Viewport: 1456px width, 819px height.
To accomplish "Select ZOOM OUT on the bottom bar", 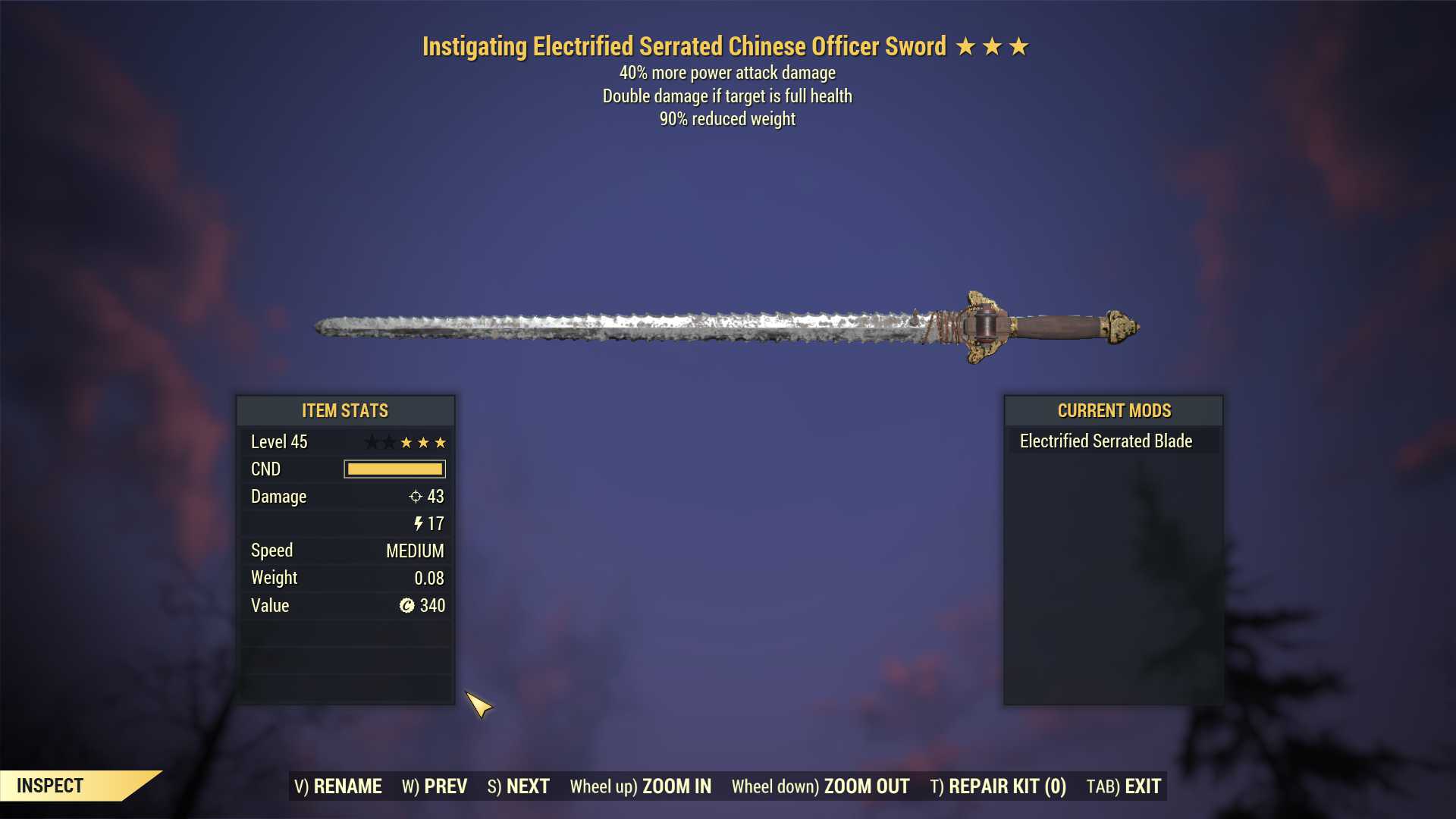I will point(821,786).
